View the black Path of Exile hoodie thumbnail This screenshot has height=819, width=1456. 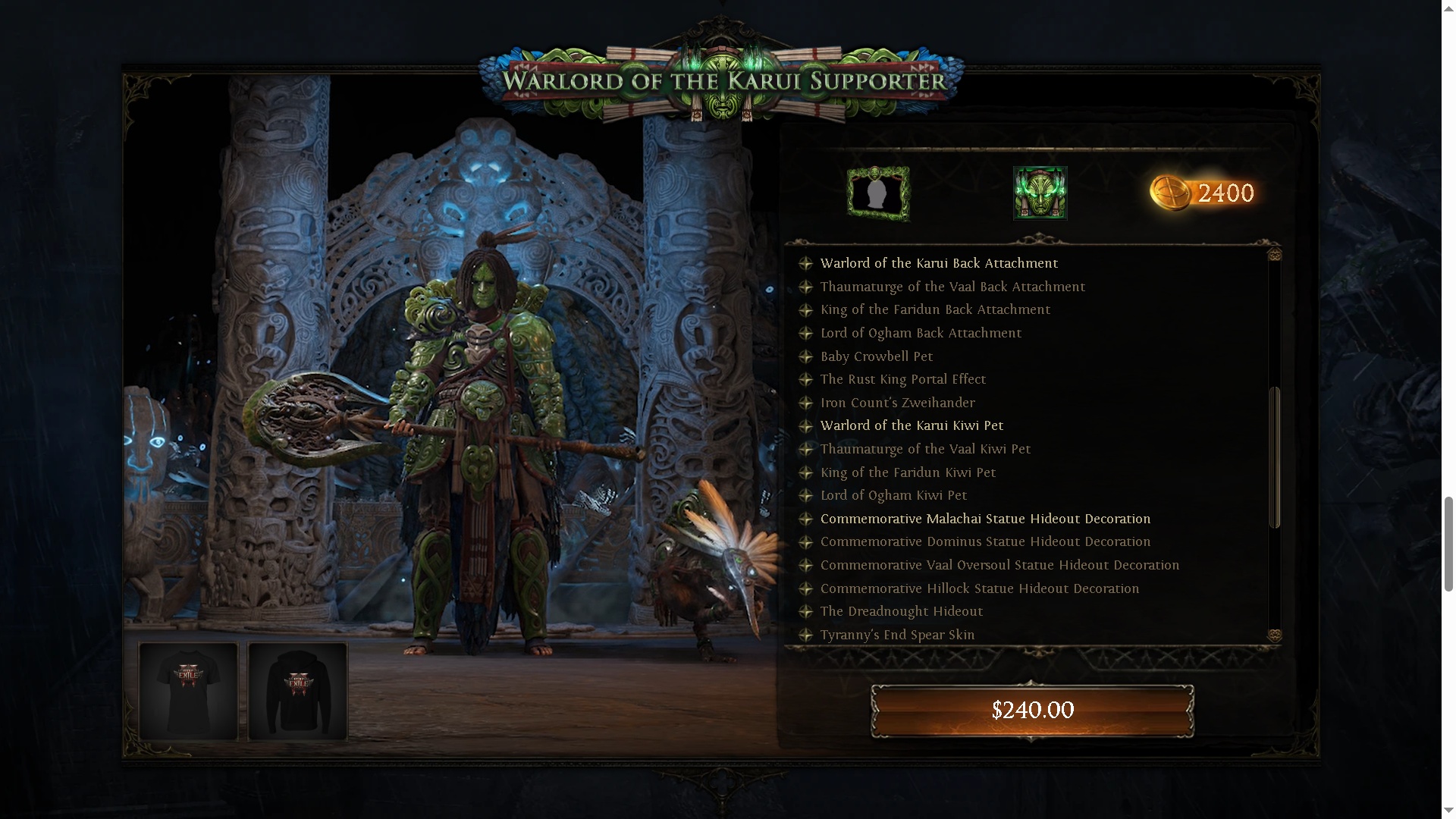(x=297, y=691)
